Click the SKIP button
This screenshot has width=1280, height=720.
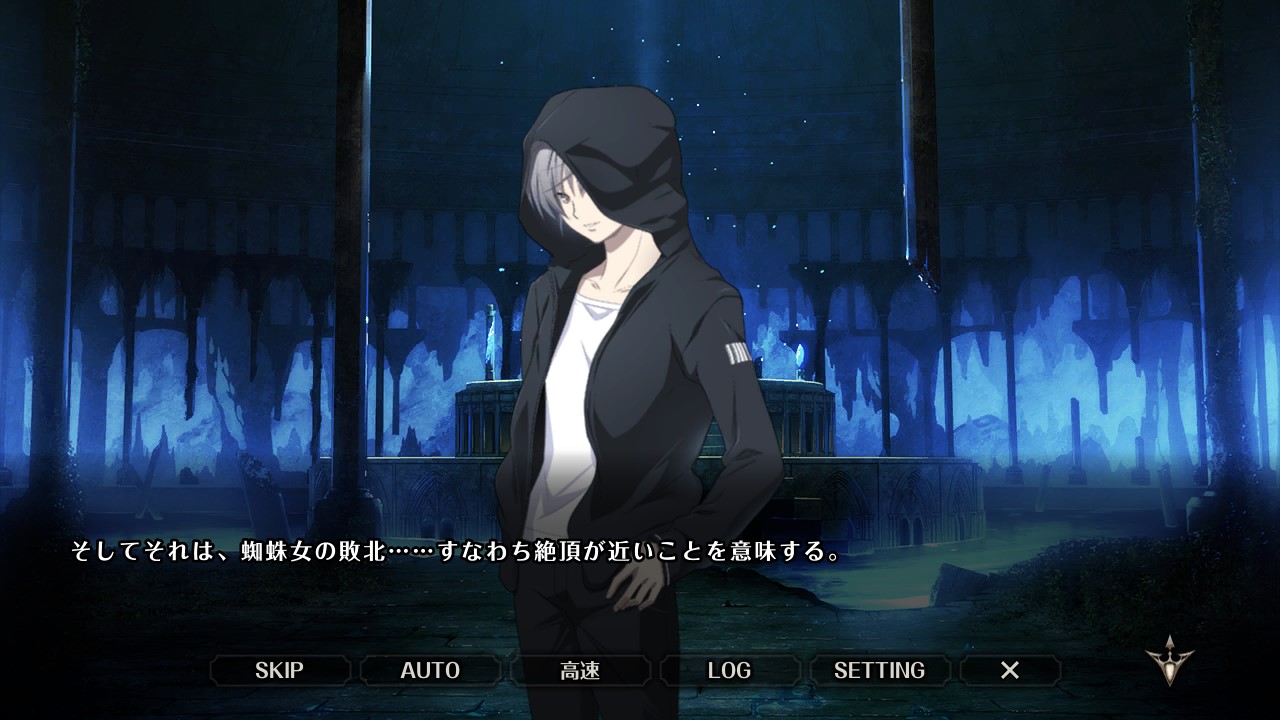click(x=279, y=670)
